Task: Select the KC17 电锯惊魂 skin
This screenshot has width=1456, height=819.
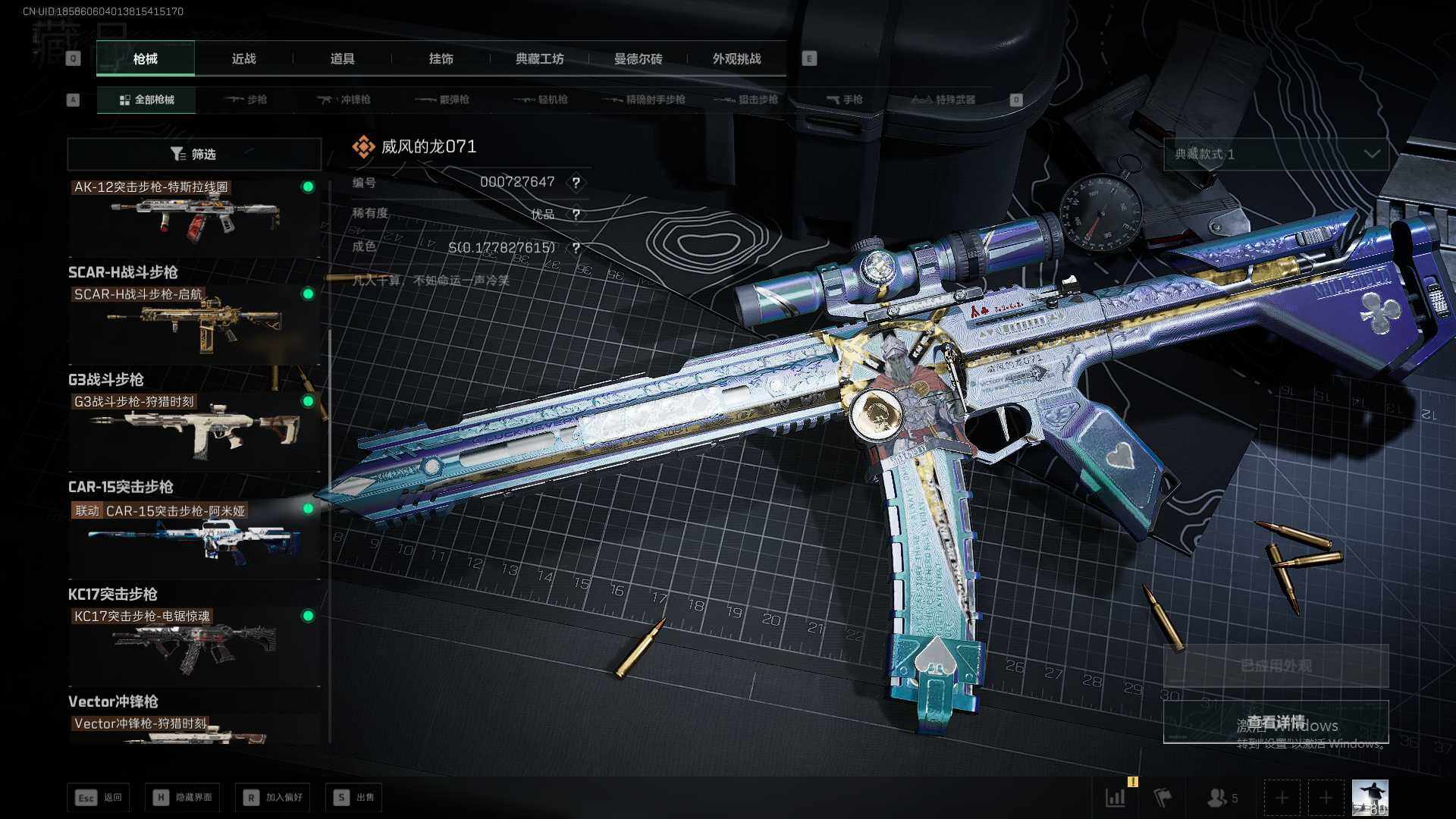Action: click(x=194, y=643)
